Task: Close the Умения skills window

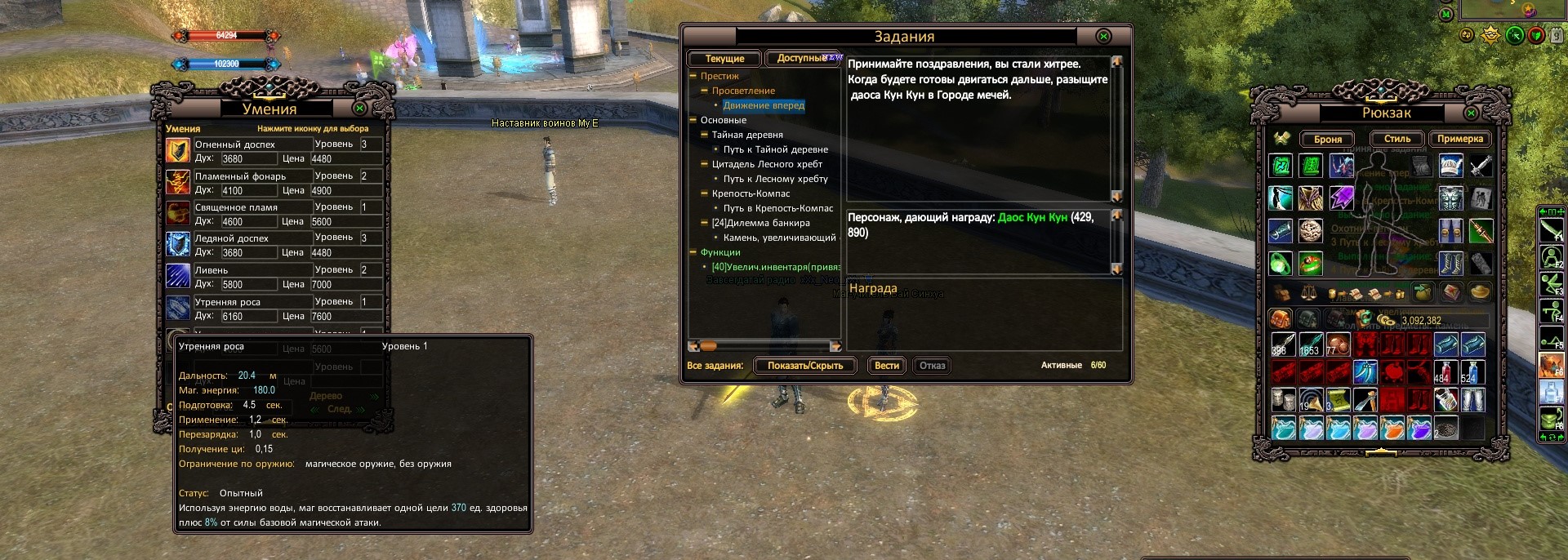Action: click(x=359, y=109)
